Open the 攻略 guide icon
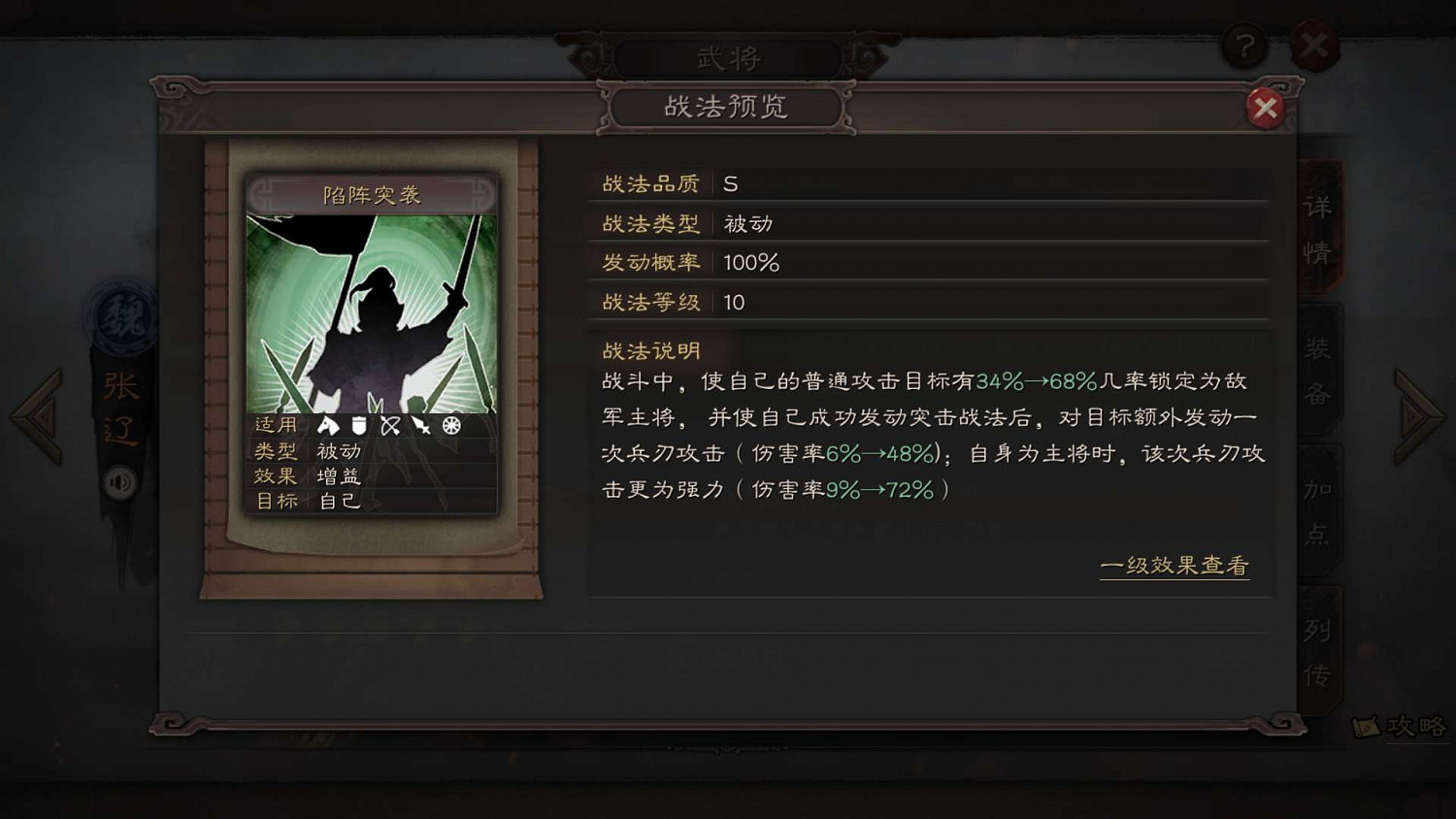Viewport: 1456px width, 819px height. pyautogui.click(x=1400, y=726)
